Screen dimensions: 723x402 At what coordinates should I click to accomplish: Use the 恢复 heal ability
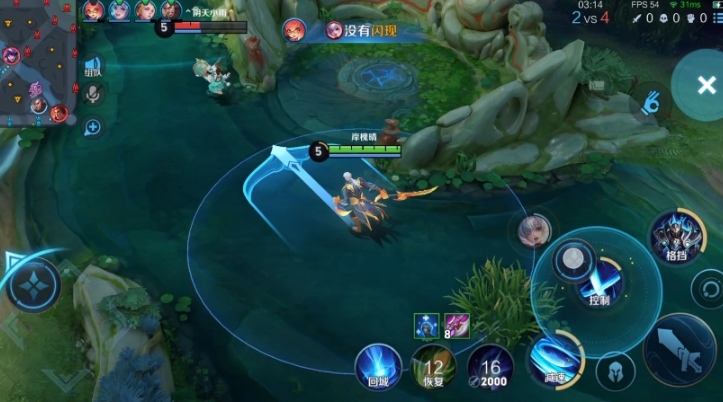[x=434, y=367]
